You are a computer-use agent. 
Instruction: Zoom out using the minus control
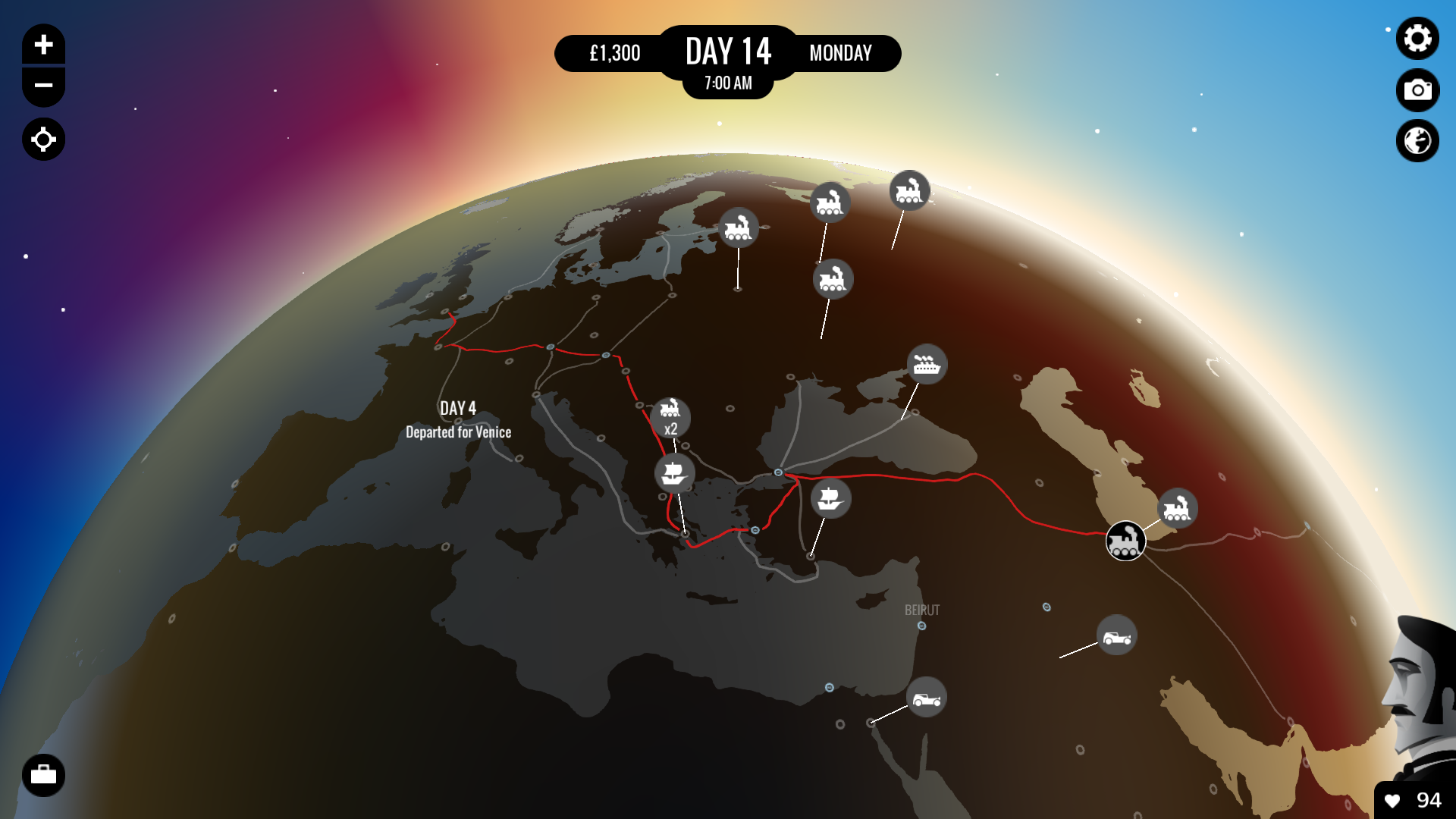coord(43,86)
